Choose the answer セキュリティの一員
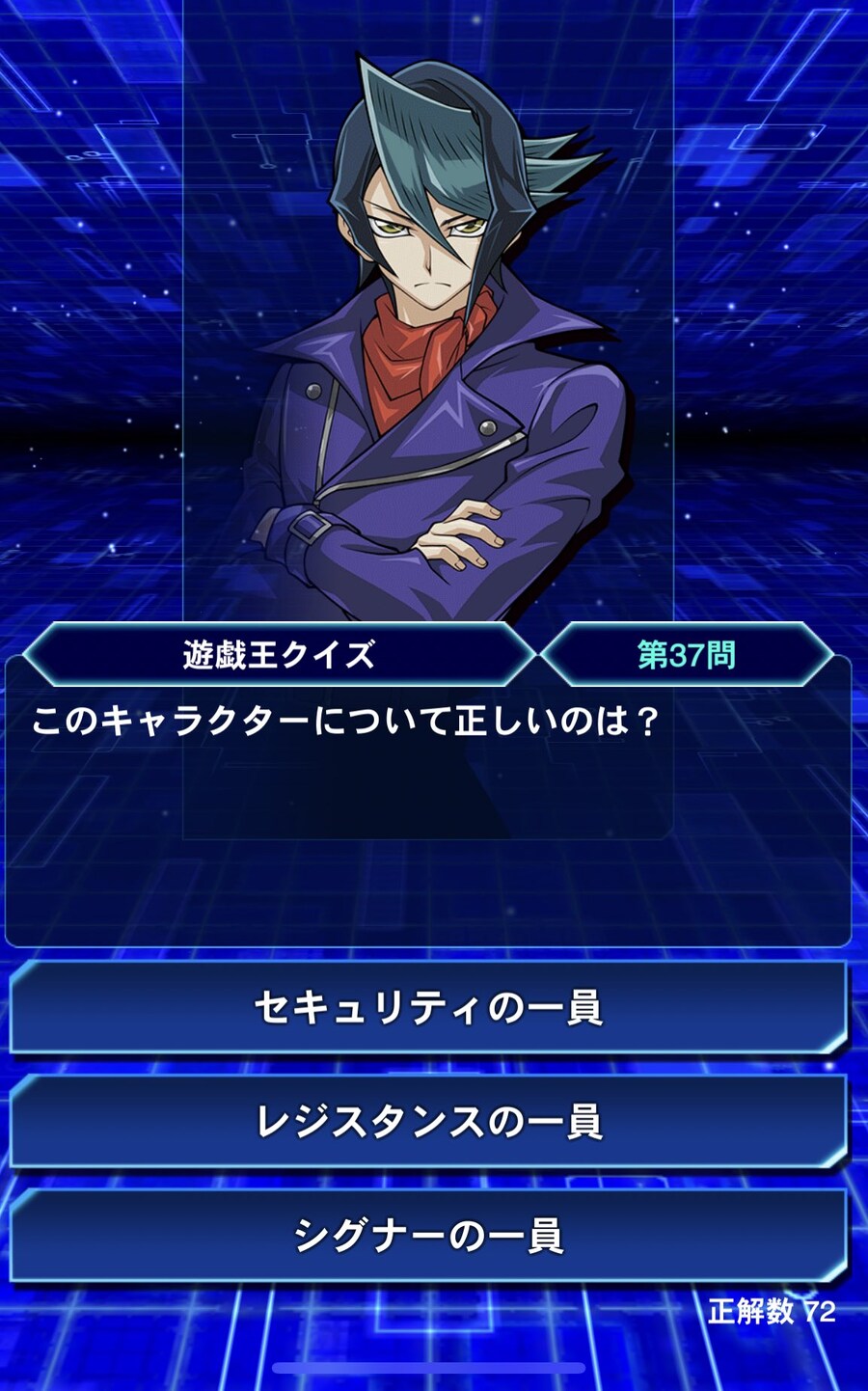This screenshot has height=1391, width=868. pos(428,1008)
